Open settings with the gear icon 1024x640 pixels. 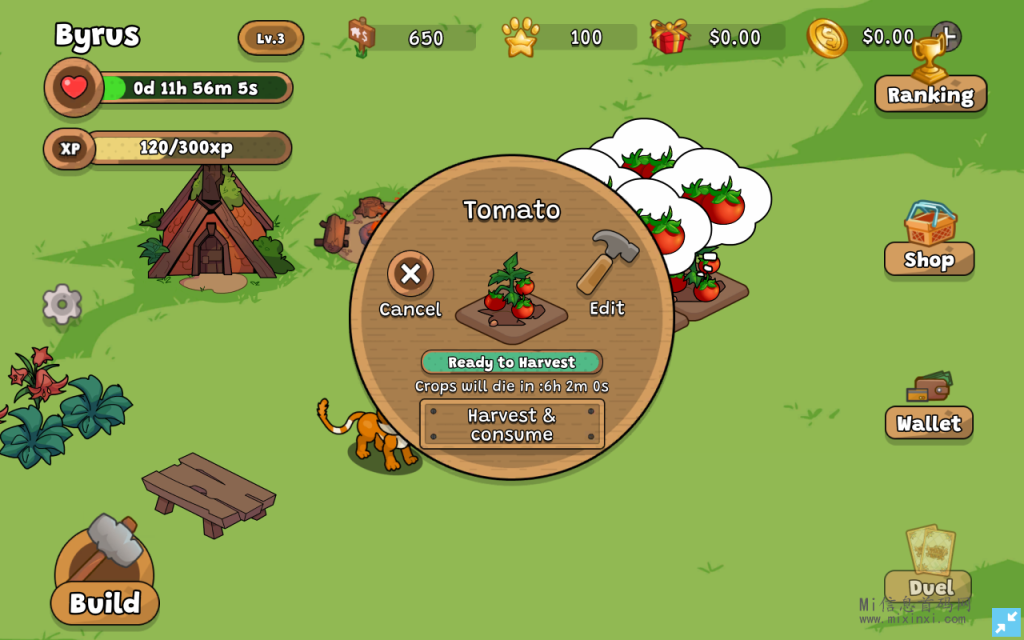tap(62, 304)
